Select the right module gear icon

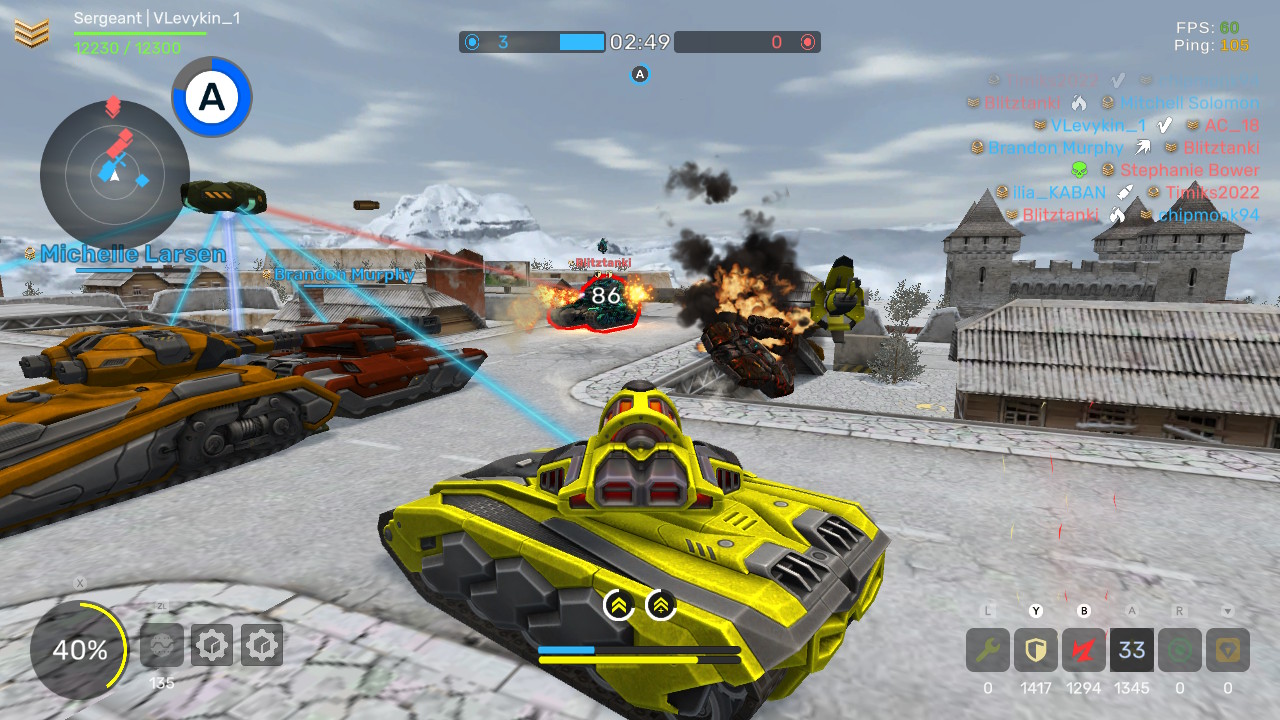click(262, 645)
